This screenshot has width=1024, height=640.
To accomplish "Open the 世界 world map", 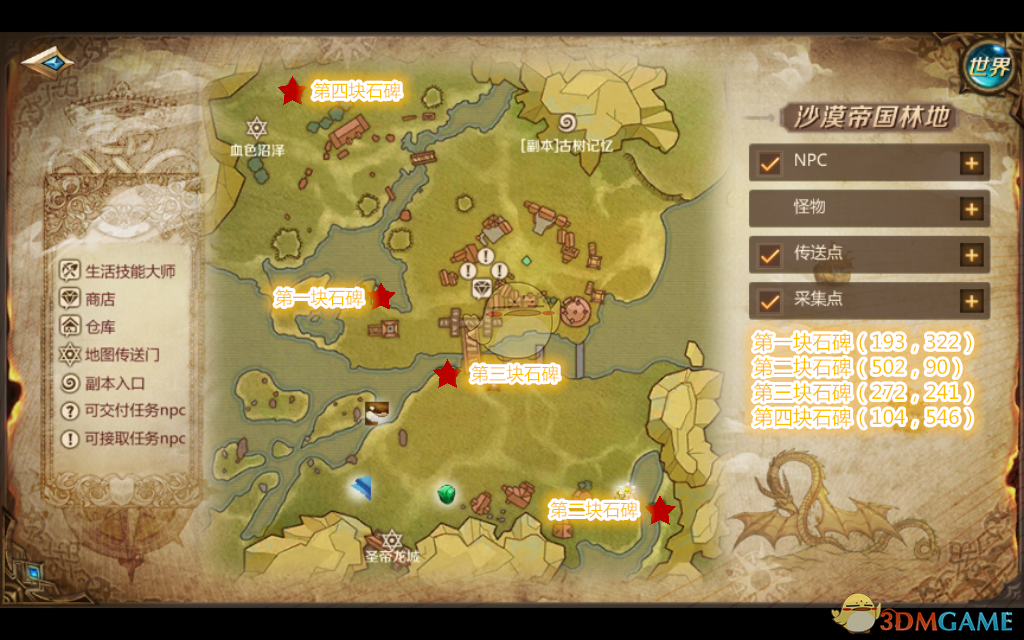I will 987,67.
